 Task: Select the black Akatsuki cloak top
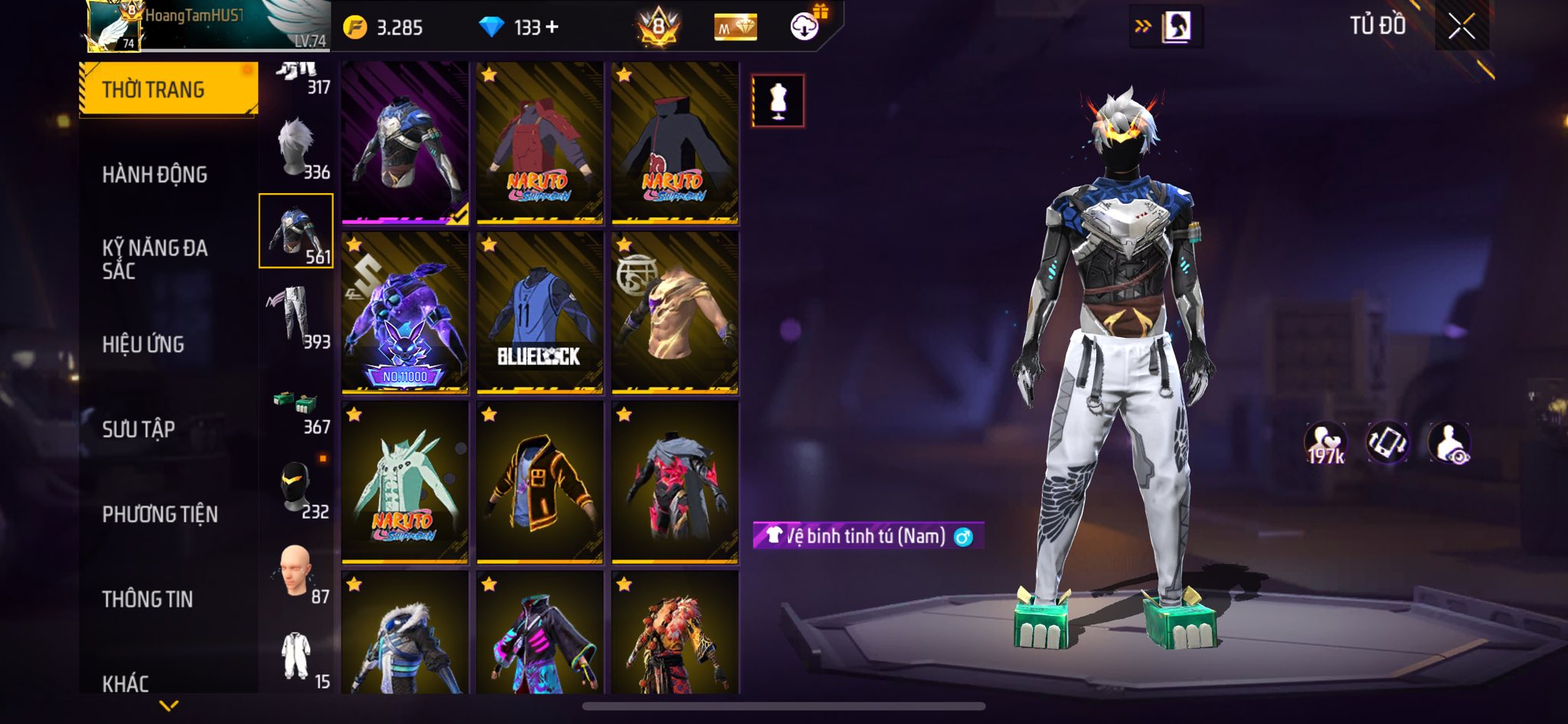click(x=675, y=143)
